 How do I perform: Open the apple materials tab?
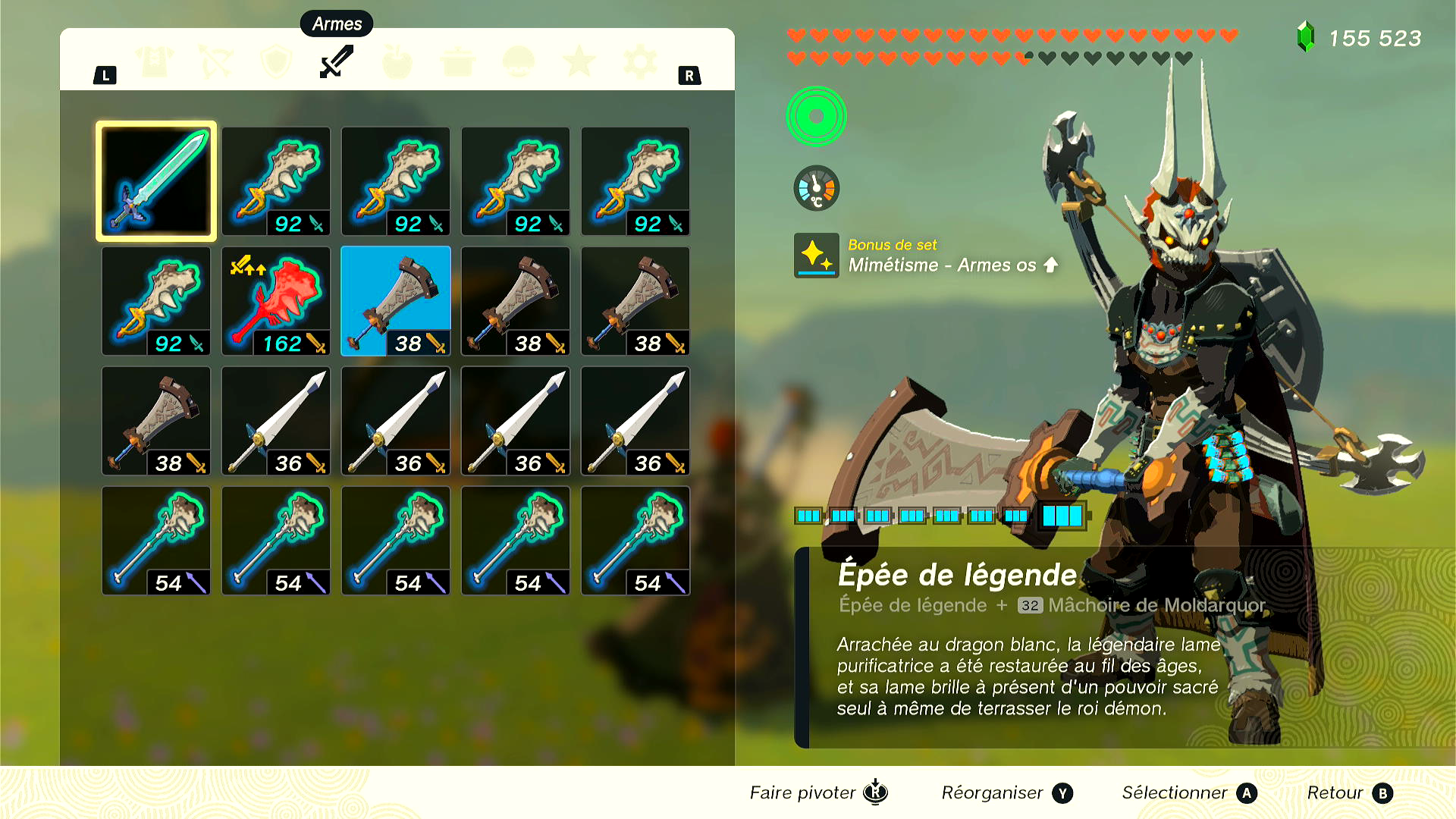point(397,61)
